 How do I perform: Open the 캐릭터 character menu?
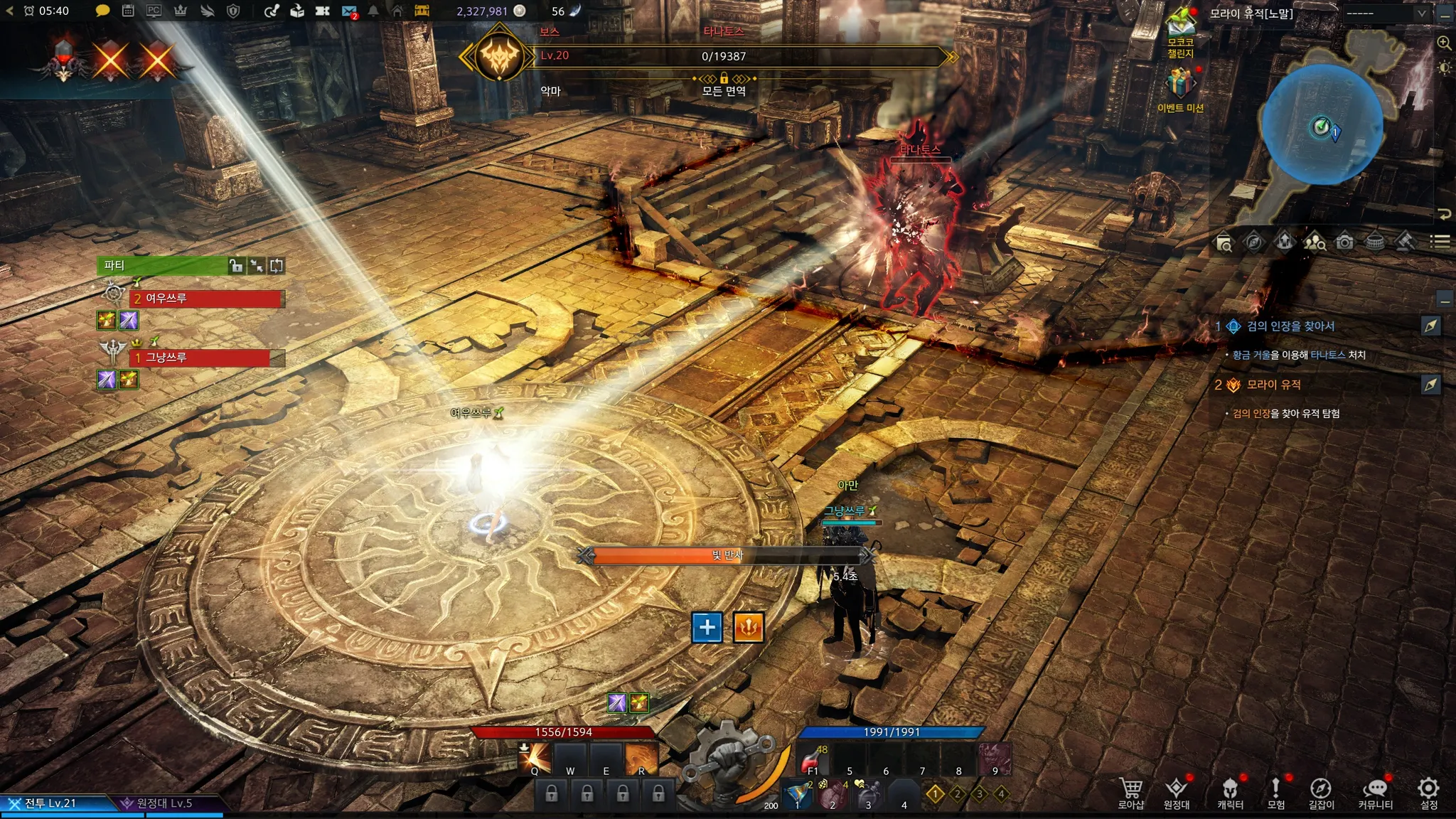1230,791
